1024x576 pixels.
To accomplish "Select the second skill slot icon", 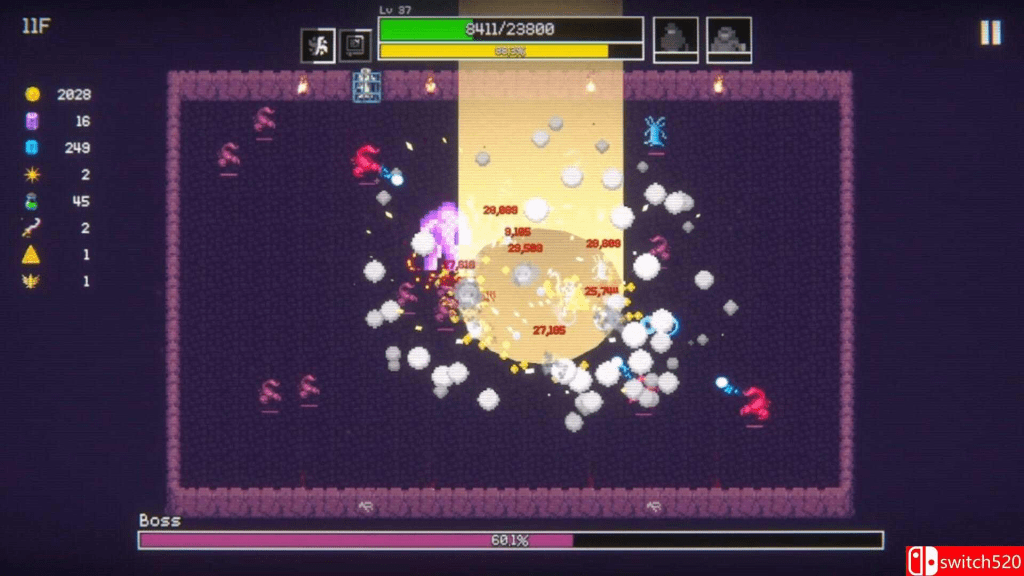I will (x=355, y=45).
